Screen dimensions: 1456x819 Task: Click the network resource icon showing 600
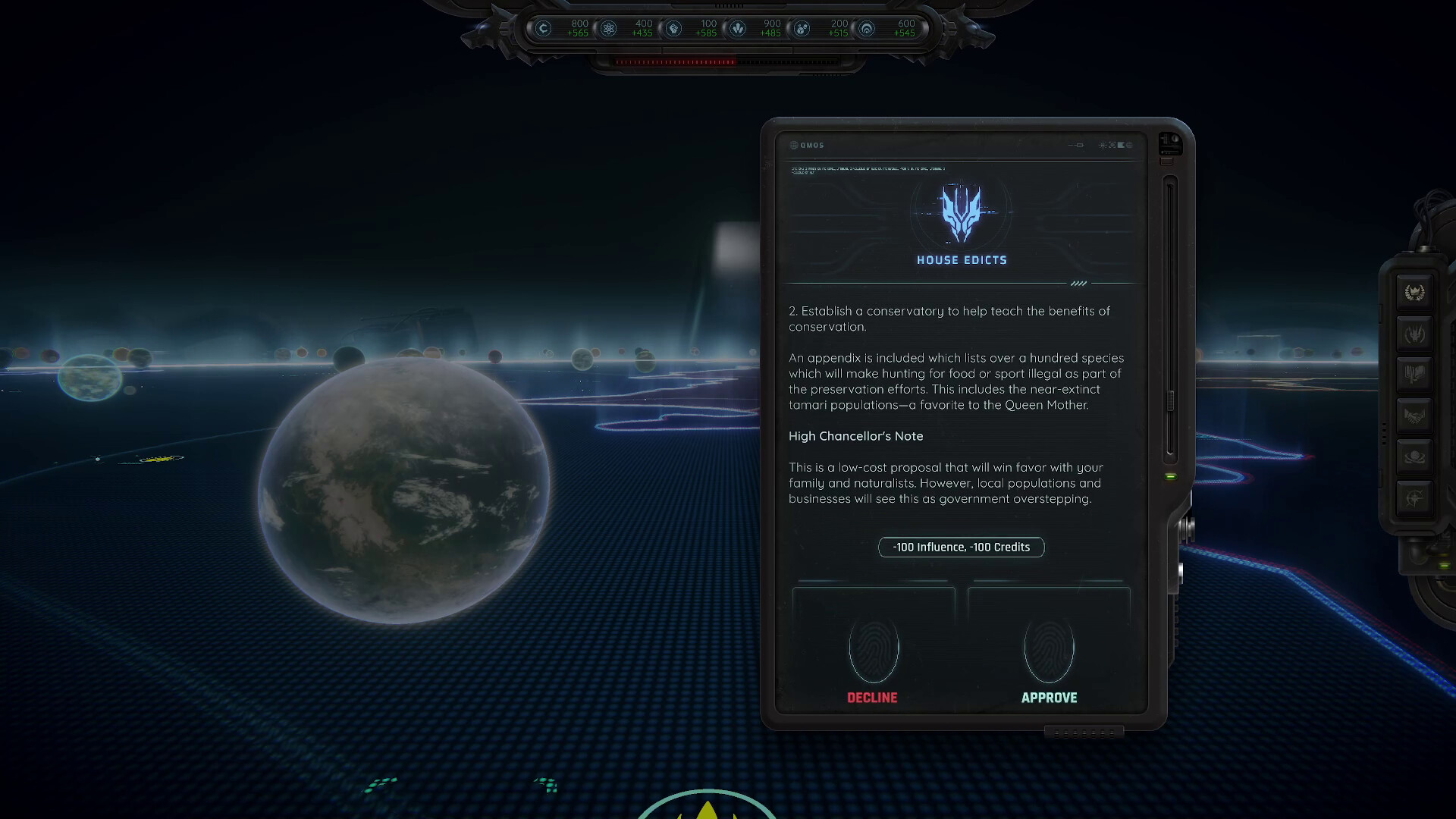coord(868,29)
